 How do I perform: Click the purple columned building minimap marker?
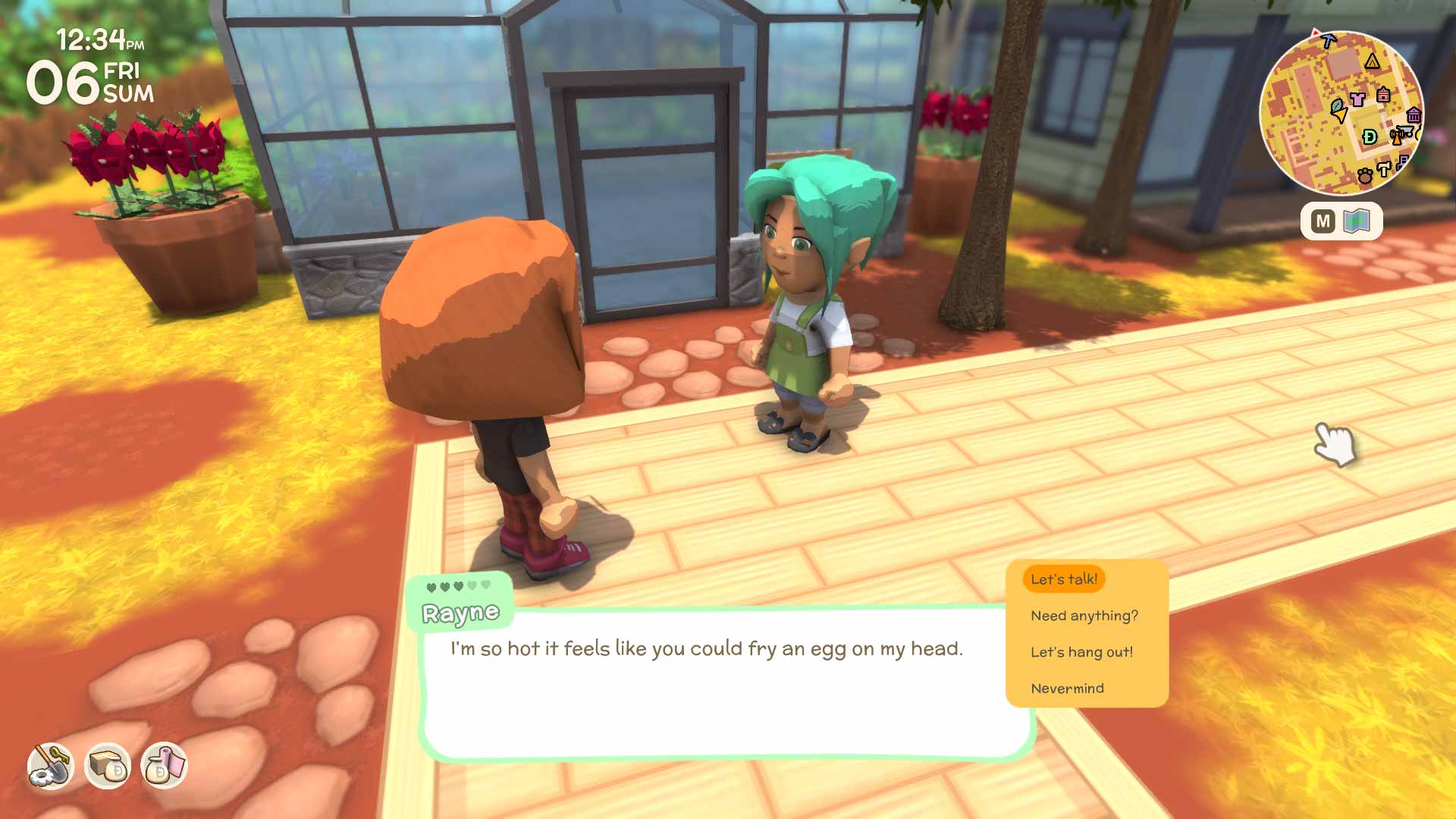coord(1414,115)
